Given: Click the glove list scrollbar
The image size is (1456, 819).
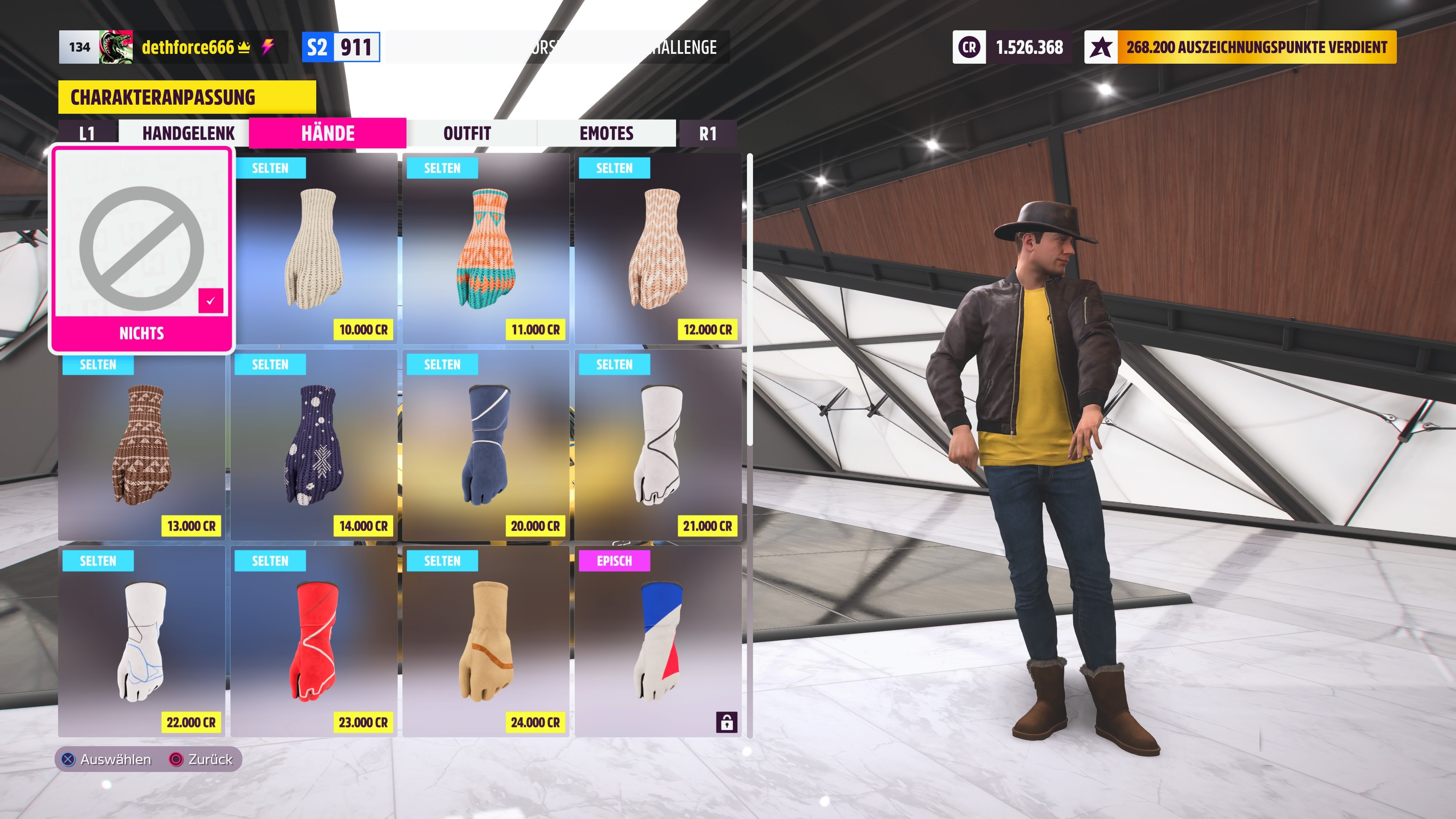Looking at the screenshot, I should tap(750, 300).
